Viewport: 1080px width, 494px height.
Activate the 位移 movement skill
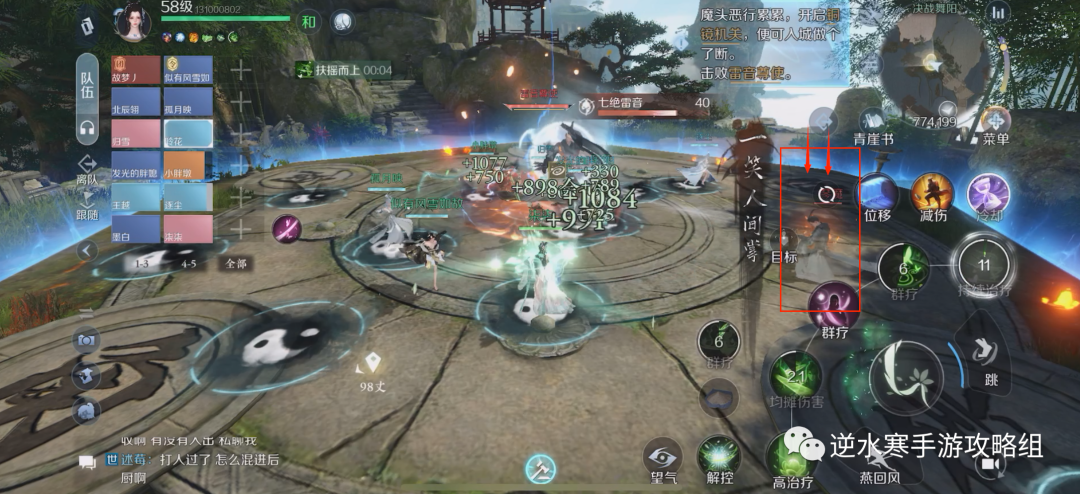coord(877,192)
